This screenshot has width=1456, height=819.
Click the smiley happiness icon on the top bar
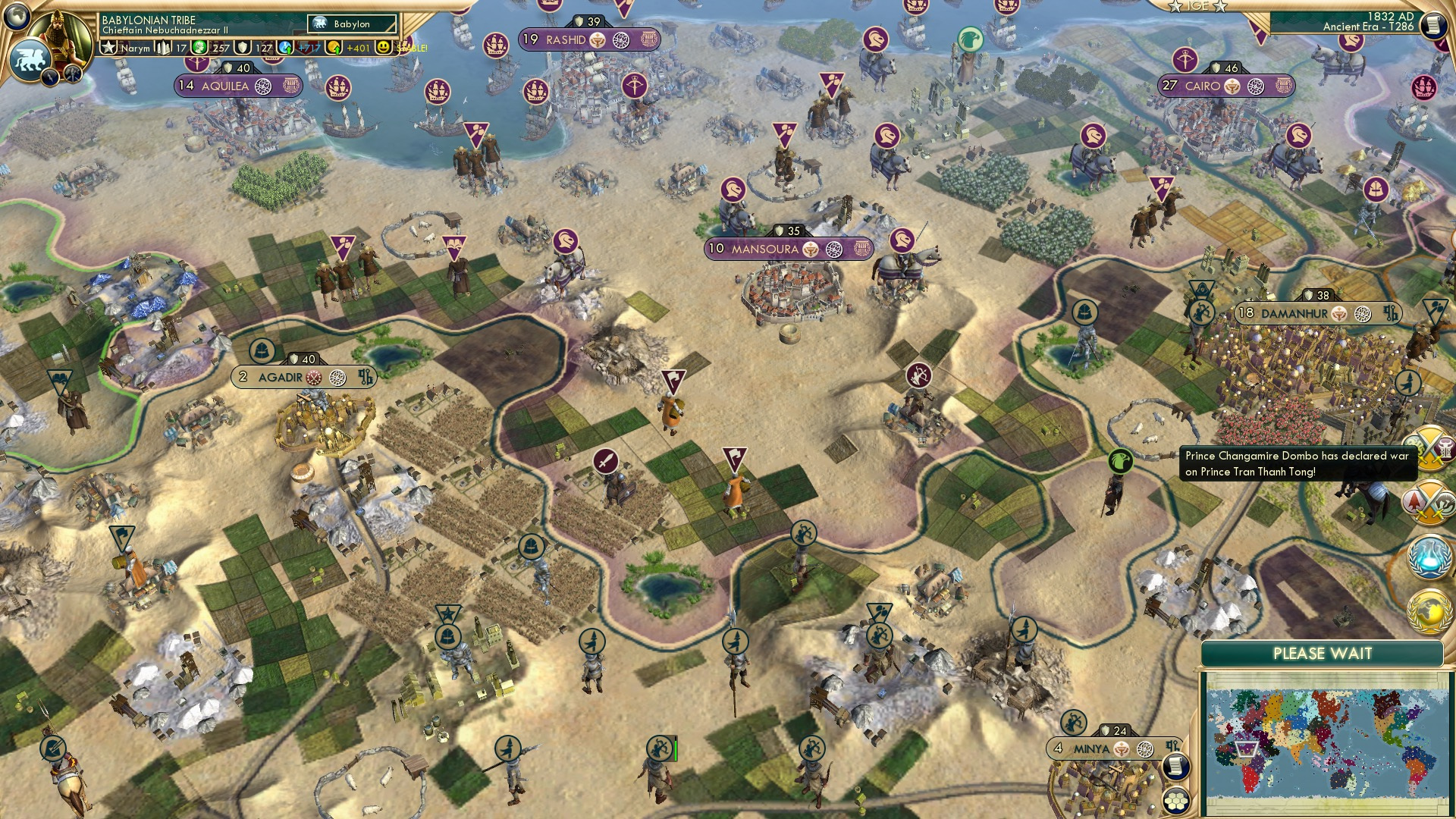tap(383, 48)
